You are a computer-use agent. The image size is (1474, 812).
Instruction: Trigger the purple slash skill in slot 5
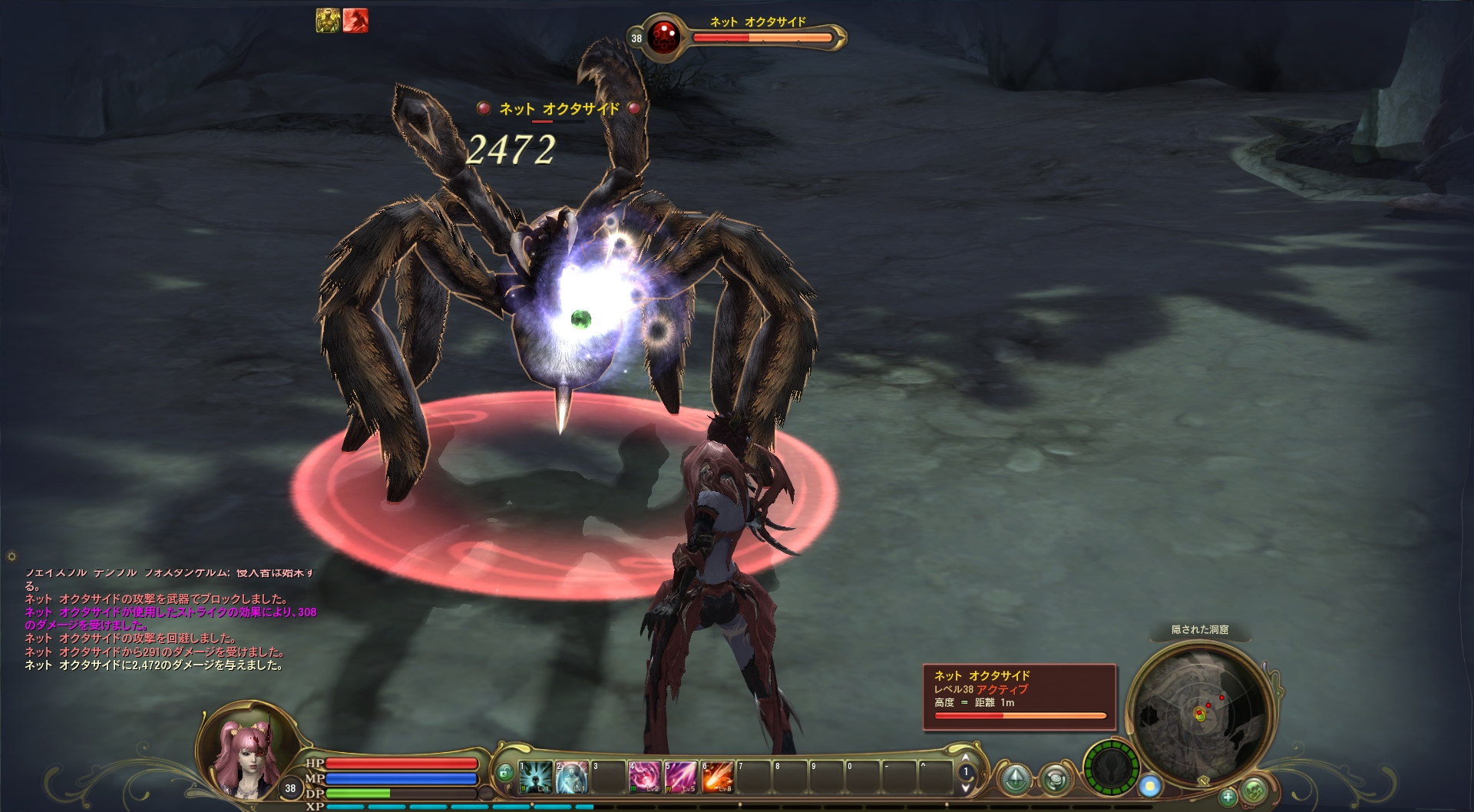pyautogui.click(x=680, y=777)
